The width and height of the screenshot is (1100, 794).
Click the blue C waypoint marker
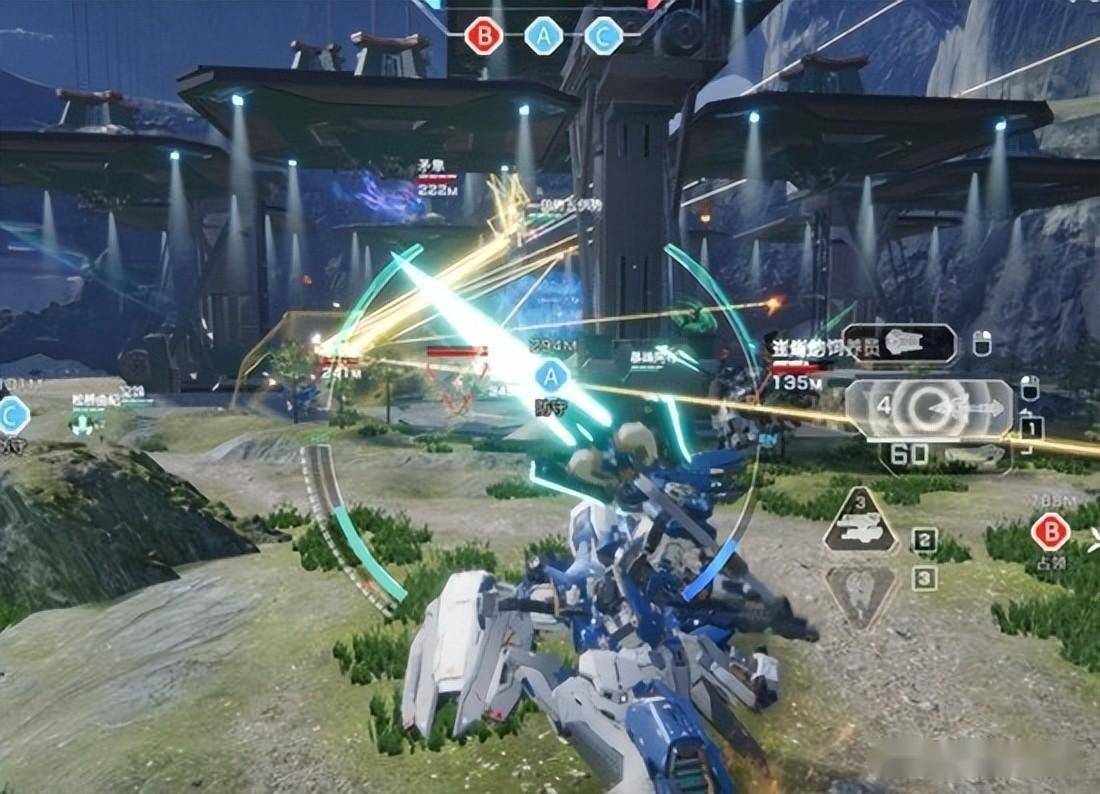click(x=13, y=415)
